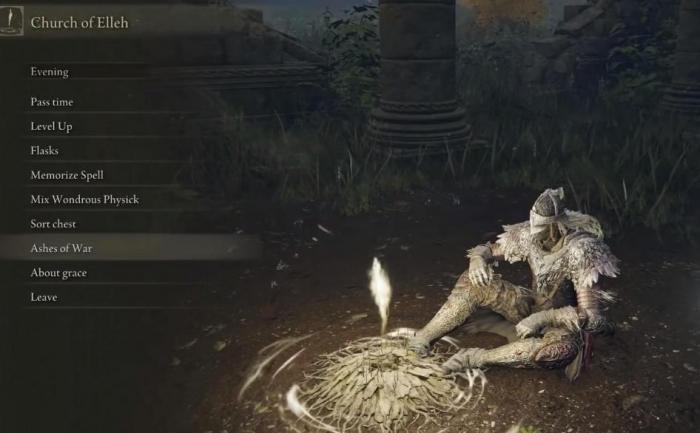700x433 pixels.
Task: Open the Sort chest option
Action: 54,224
